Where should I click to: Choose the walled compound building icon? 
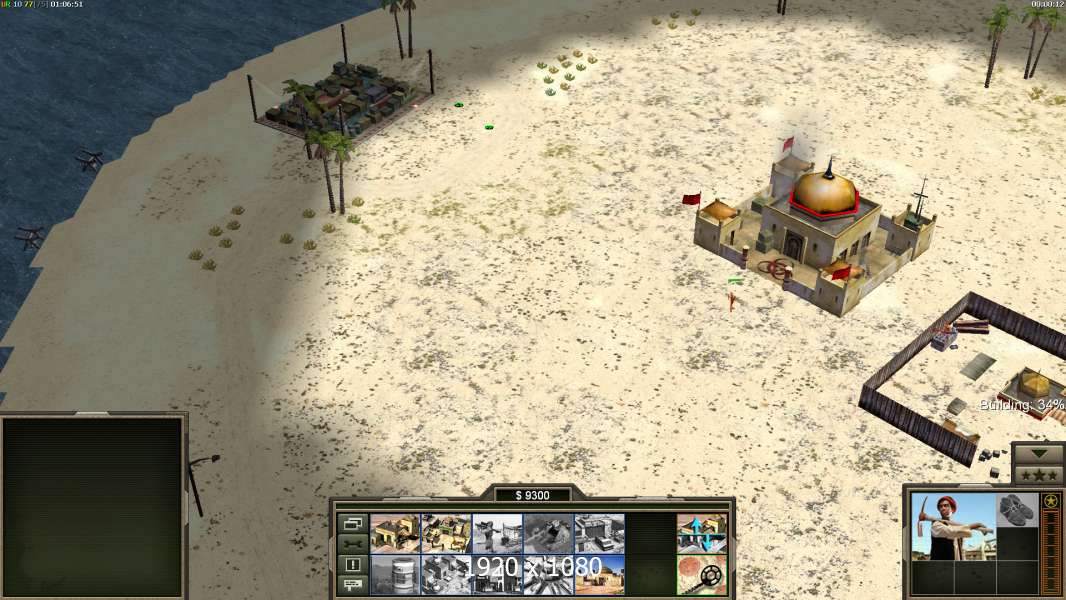[446, 534]
